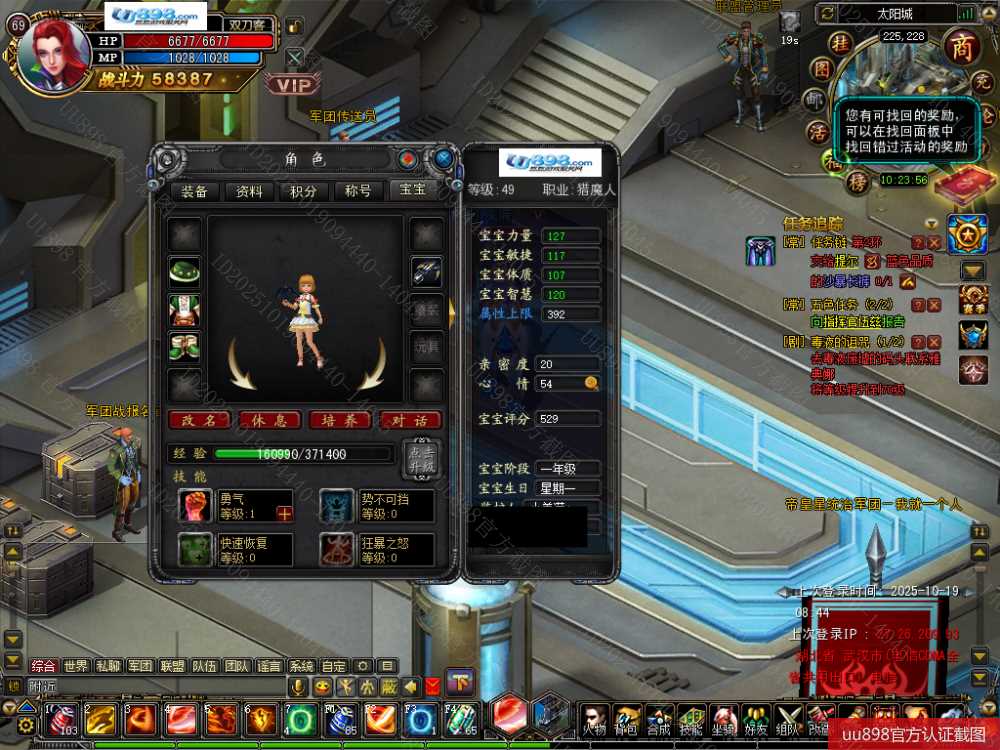
Task: Click the 改名 rename button
Action: (x=199, y=421)
